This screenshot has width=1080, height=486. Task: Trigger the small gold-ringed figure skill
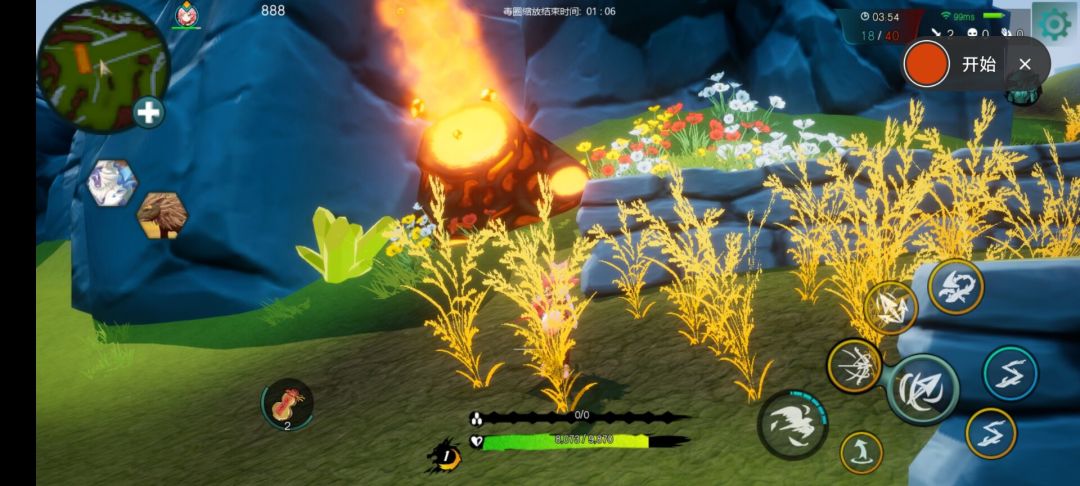[x=860, y=452]
